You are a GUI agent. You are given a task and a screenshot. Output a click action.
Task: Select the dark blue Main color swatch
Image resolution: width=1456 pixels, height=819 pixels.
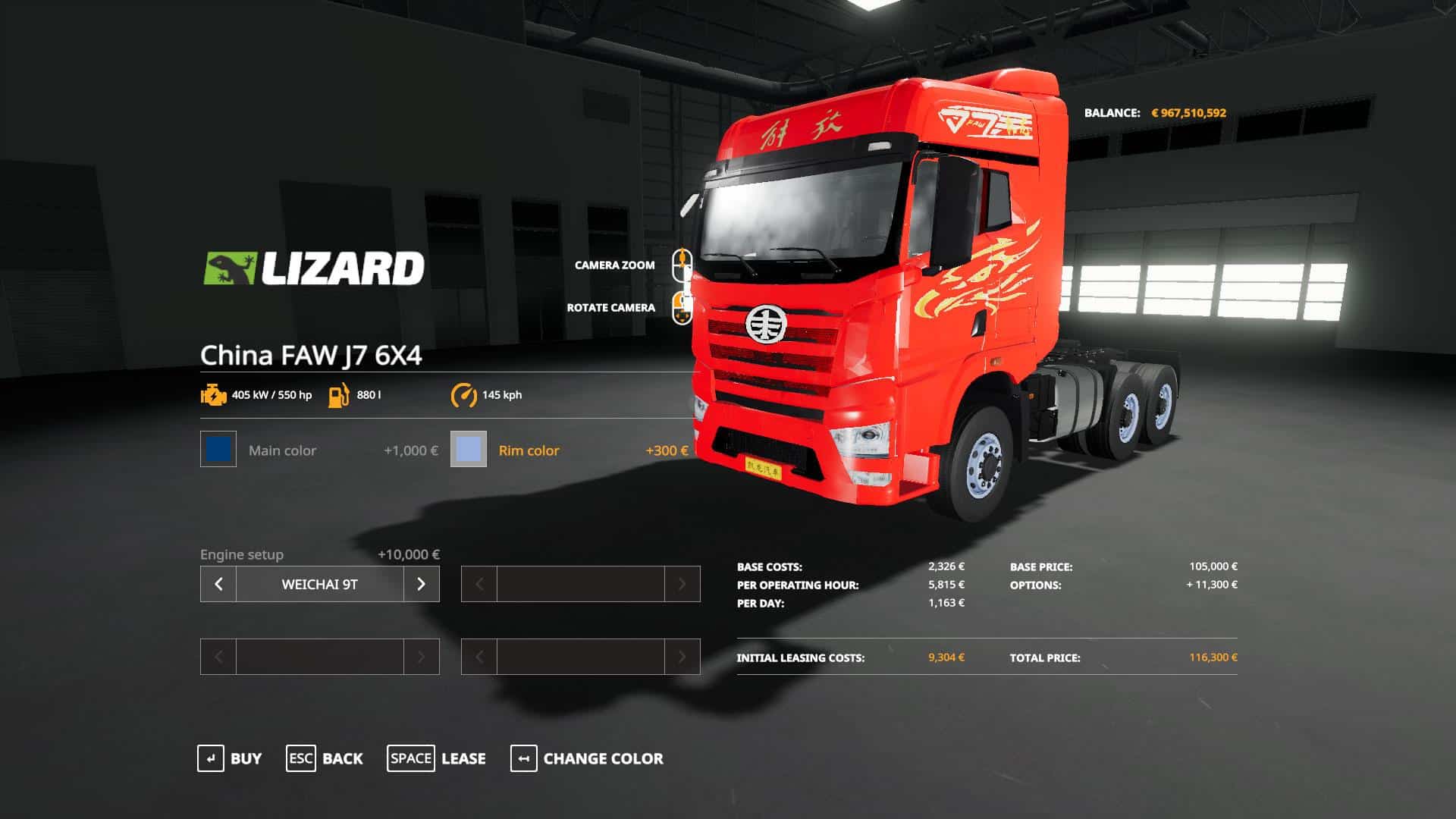(x=218, y=449)
